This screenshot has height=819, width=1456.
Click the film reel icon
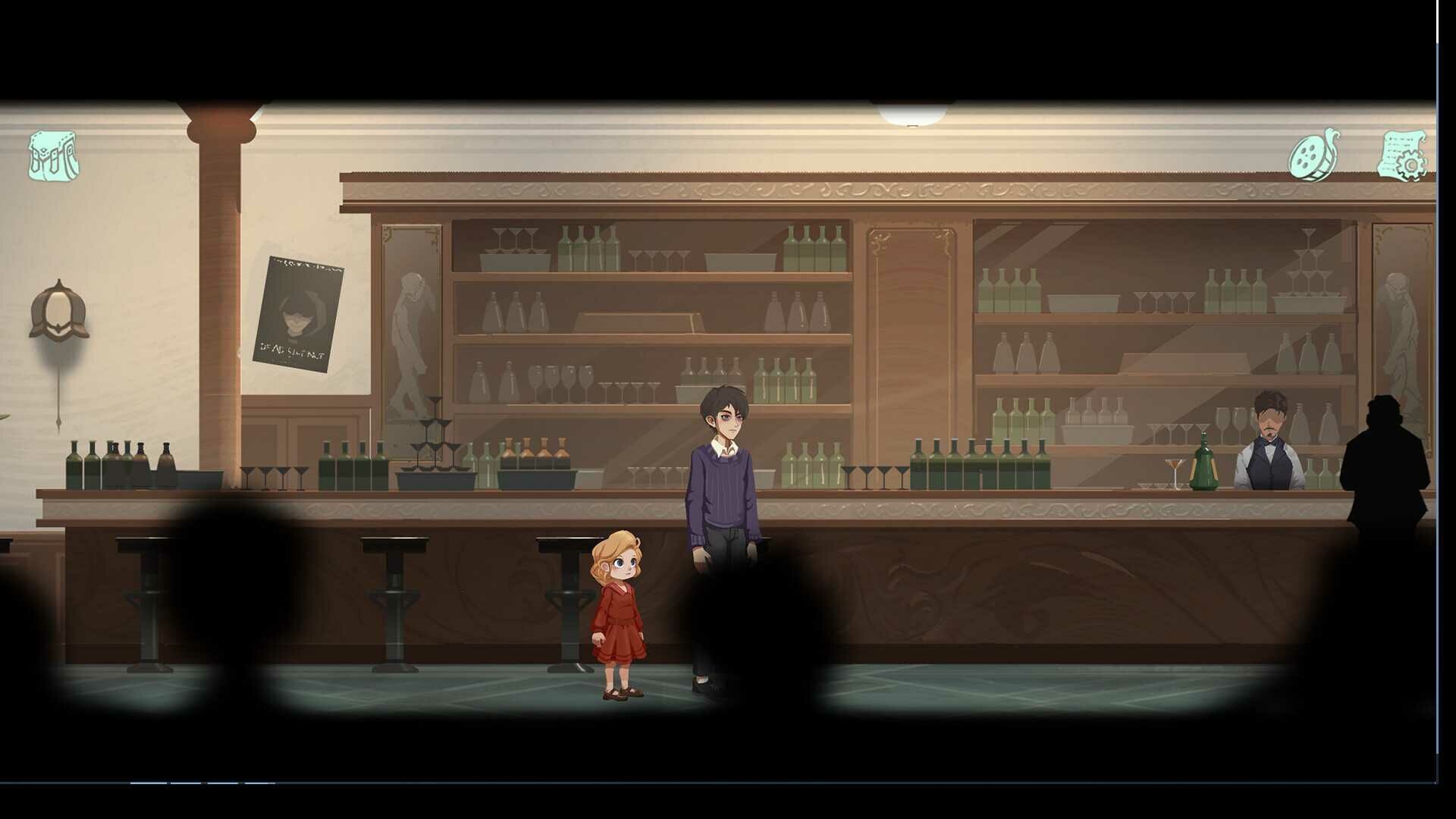1314,155
